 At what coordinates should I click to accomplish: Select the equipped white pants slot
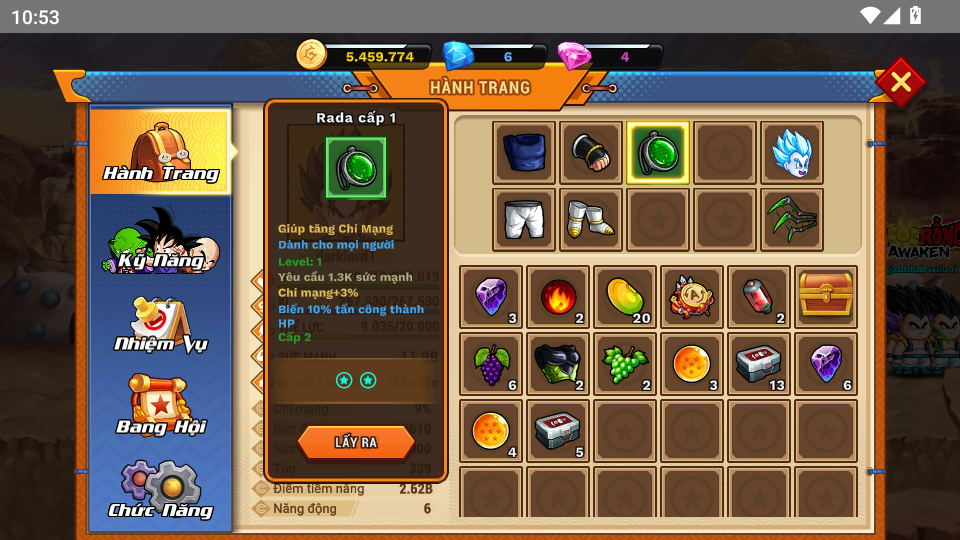[524, 219]
